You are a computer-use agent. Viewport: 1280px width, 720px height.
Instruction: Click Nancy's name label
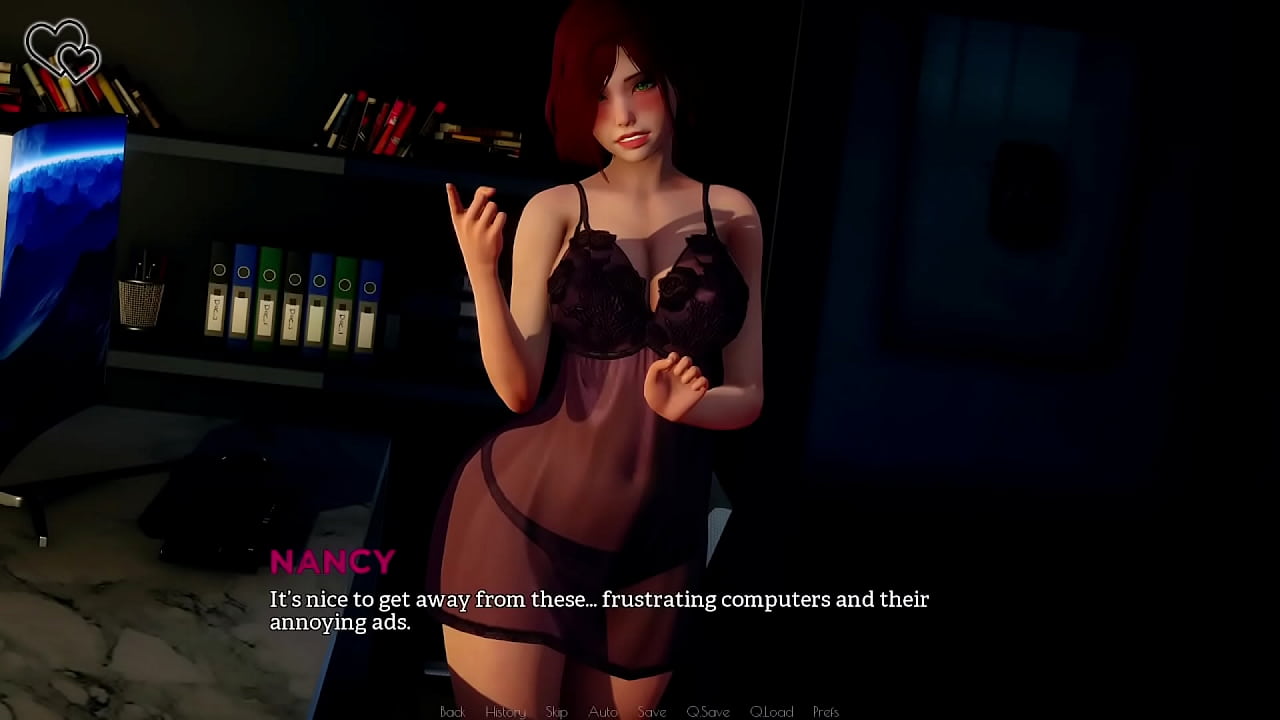pyautogui.click(x=335, y=561)
